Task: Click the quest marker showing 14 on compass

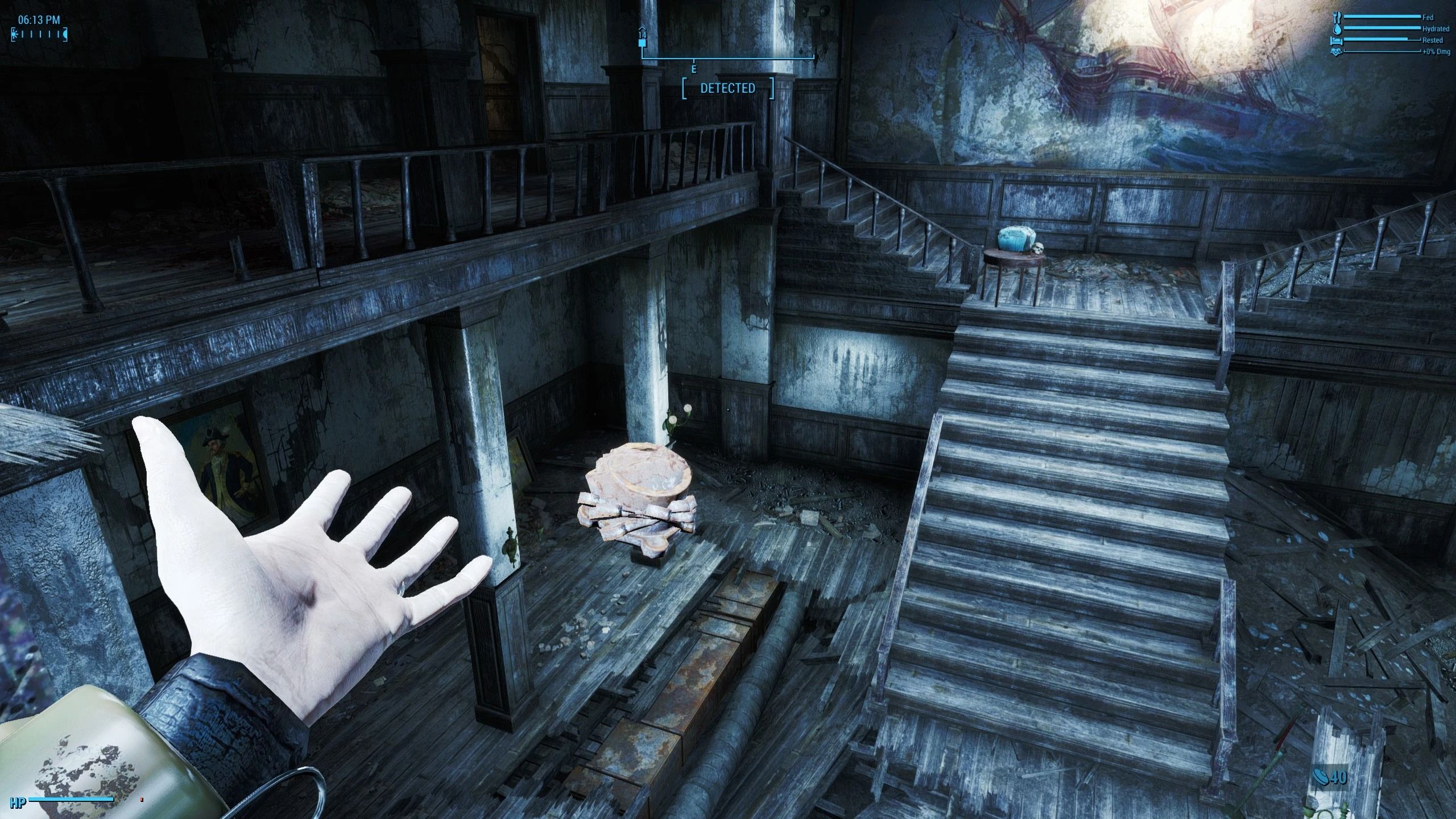Action: tap(643, 35)
